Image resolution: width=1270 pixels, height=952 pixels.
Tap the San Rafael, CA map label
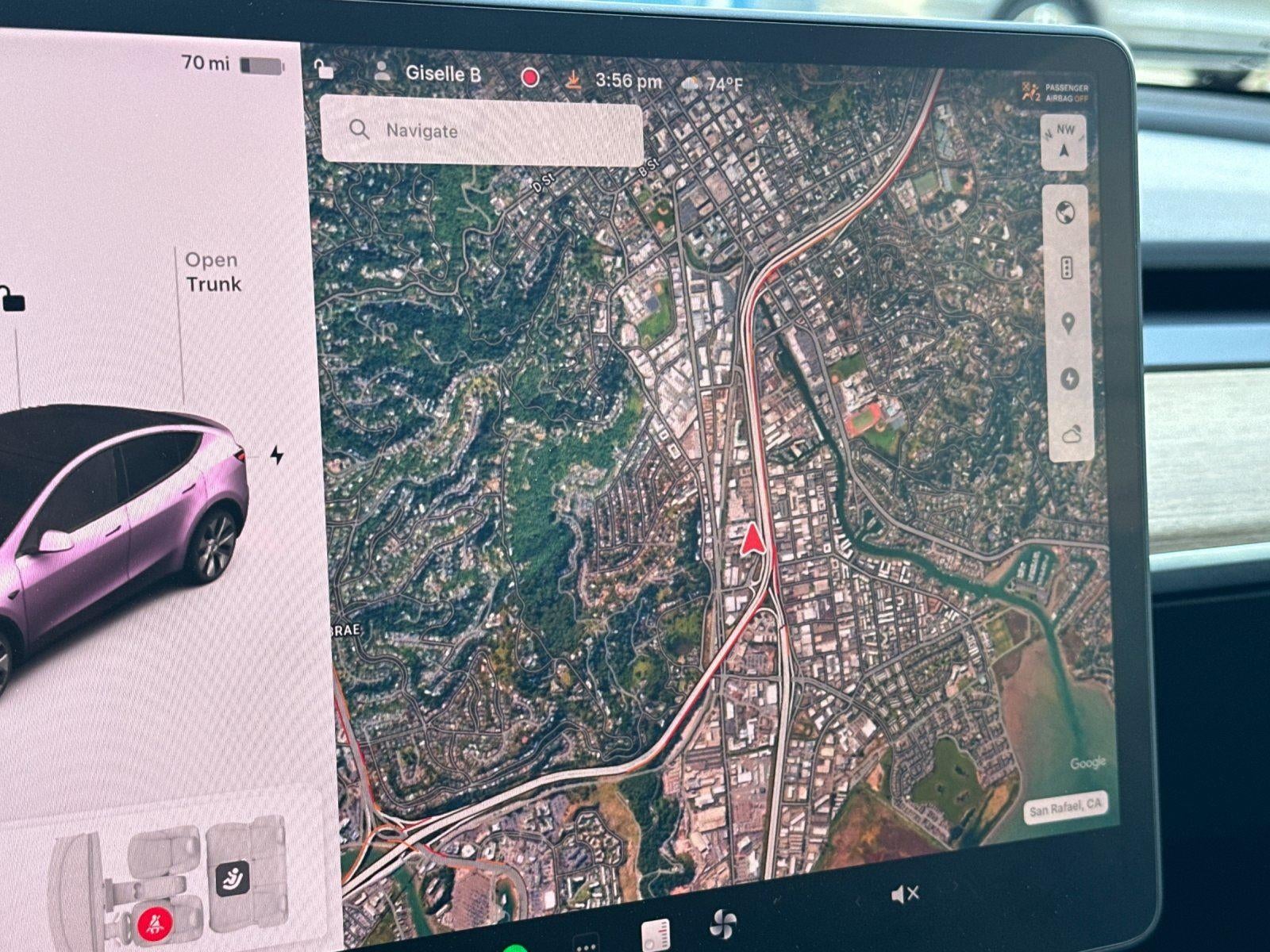tap(1066, 808)
